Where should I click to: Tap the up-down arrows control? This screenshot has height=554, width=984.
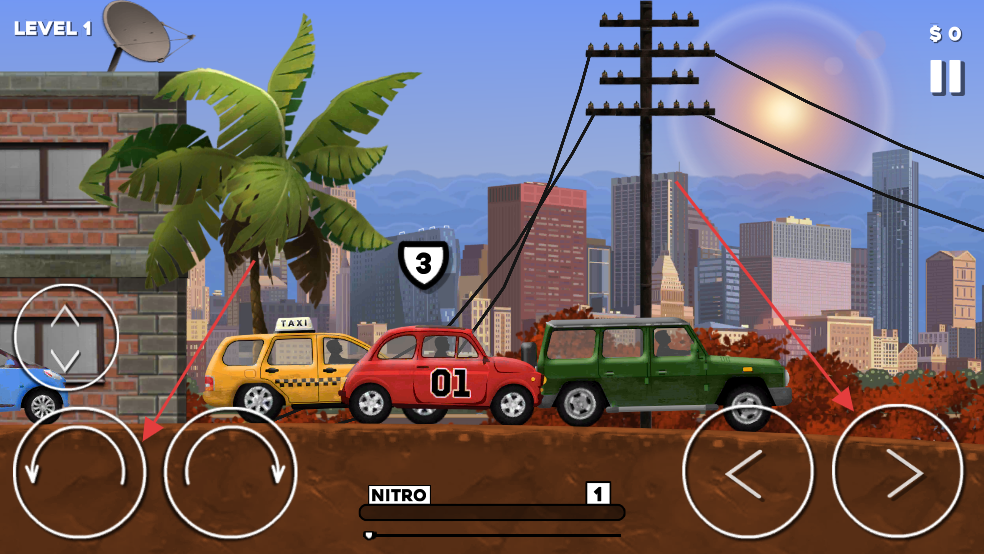[x=66, y=337]
